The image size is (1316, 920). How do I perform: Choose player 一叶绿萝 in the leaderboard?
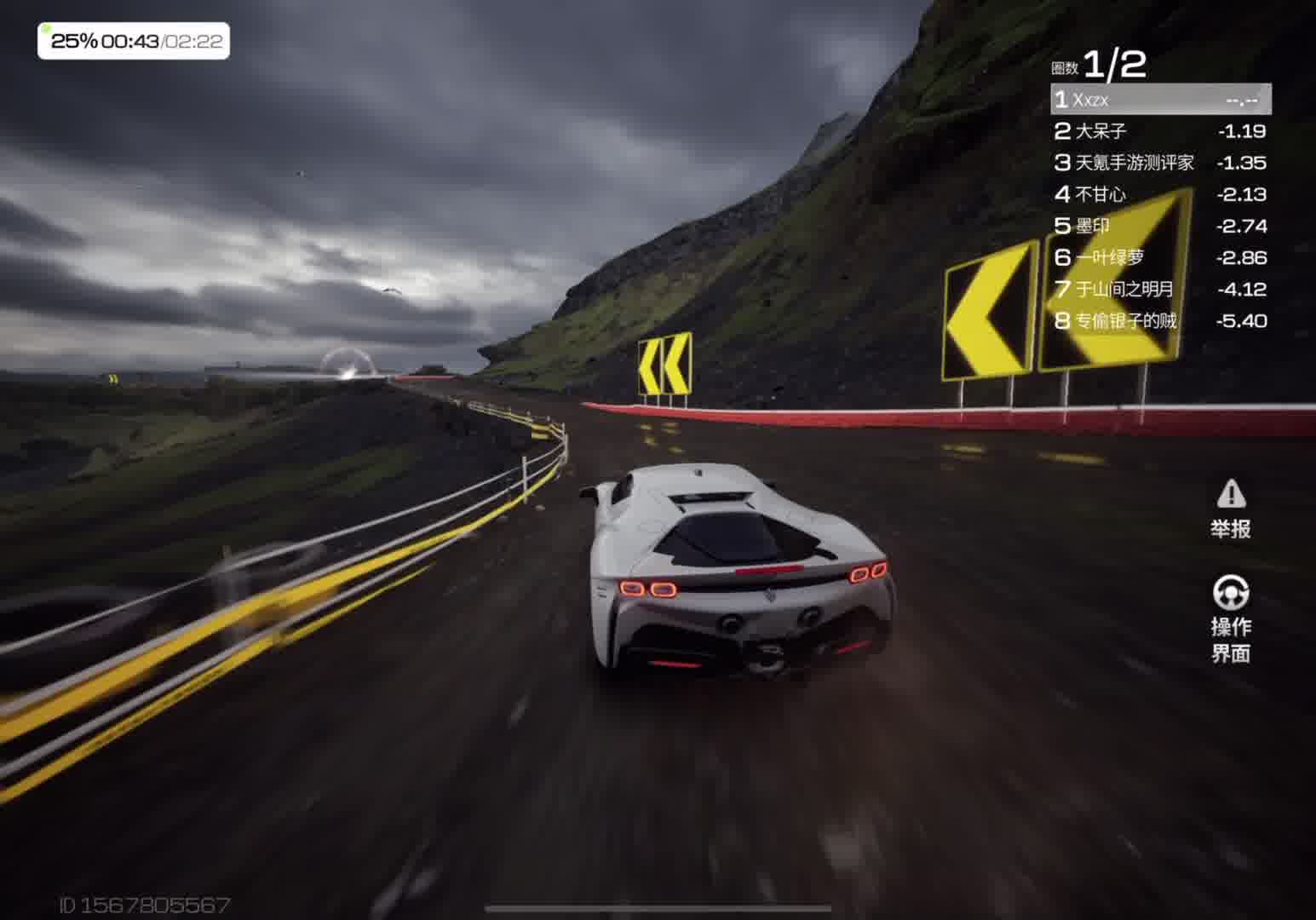[1160, 257]
